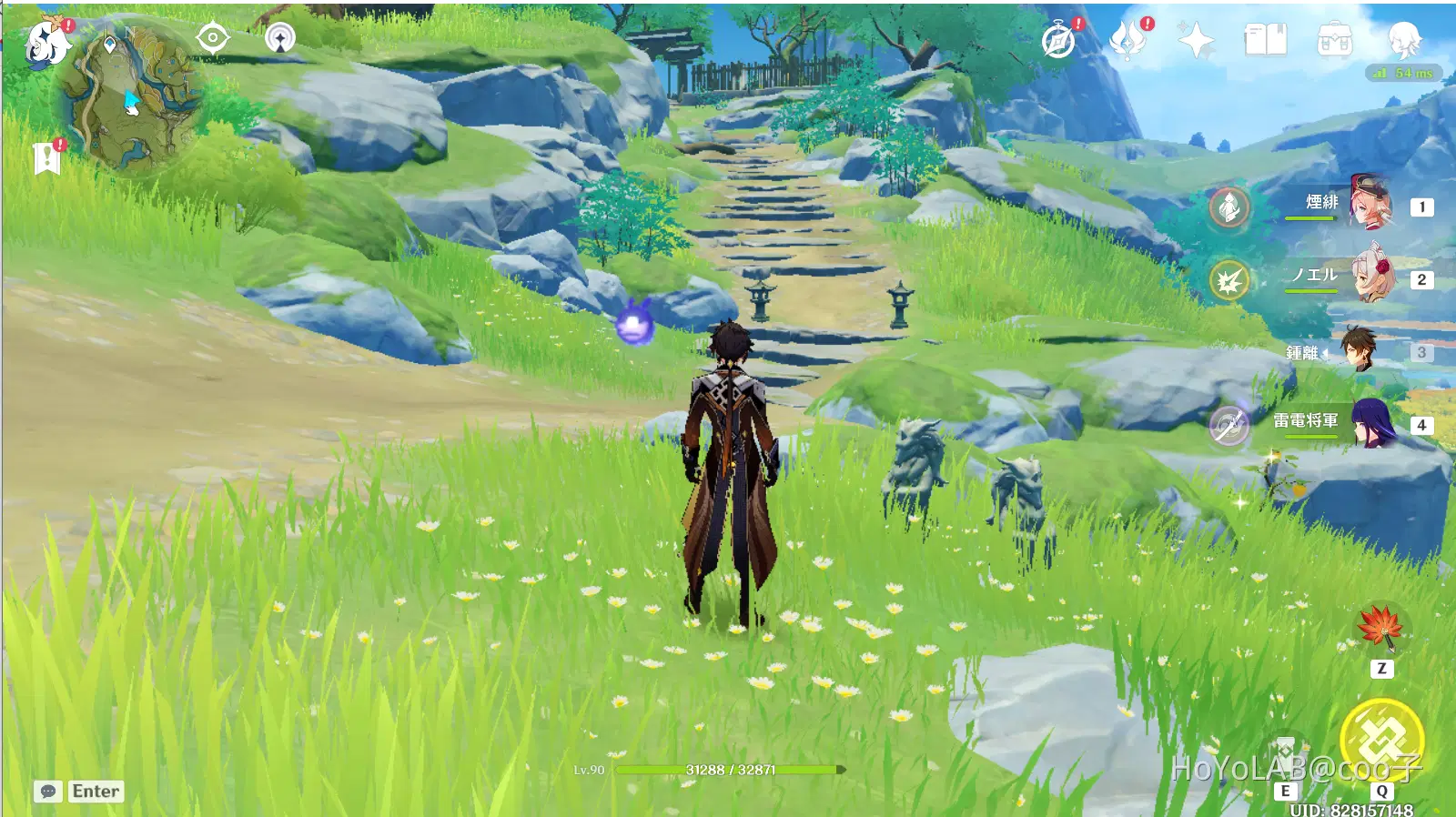Open the wish star icon
The height and width of the screenshot is (817, 1456).
(x=1196, y=40)
